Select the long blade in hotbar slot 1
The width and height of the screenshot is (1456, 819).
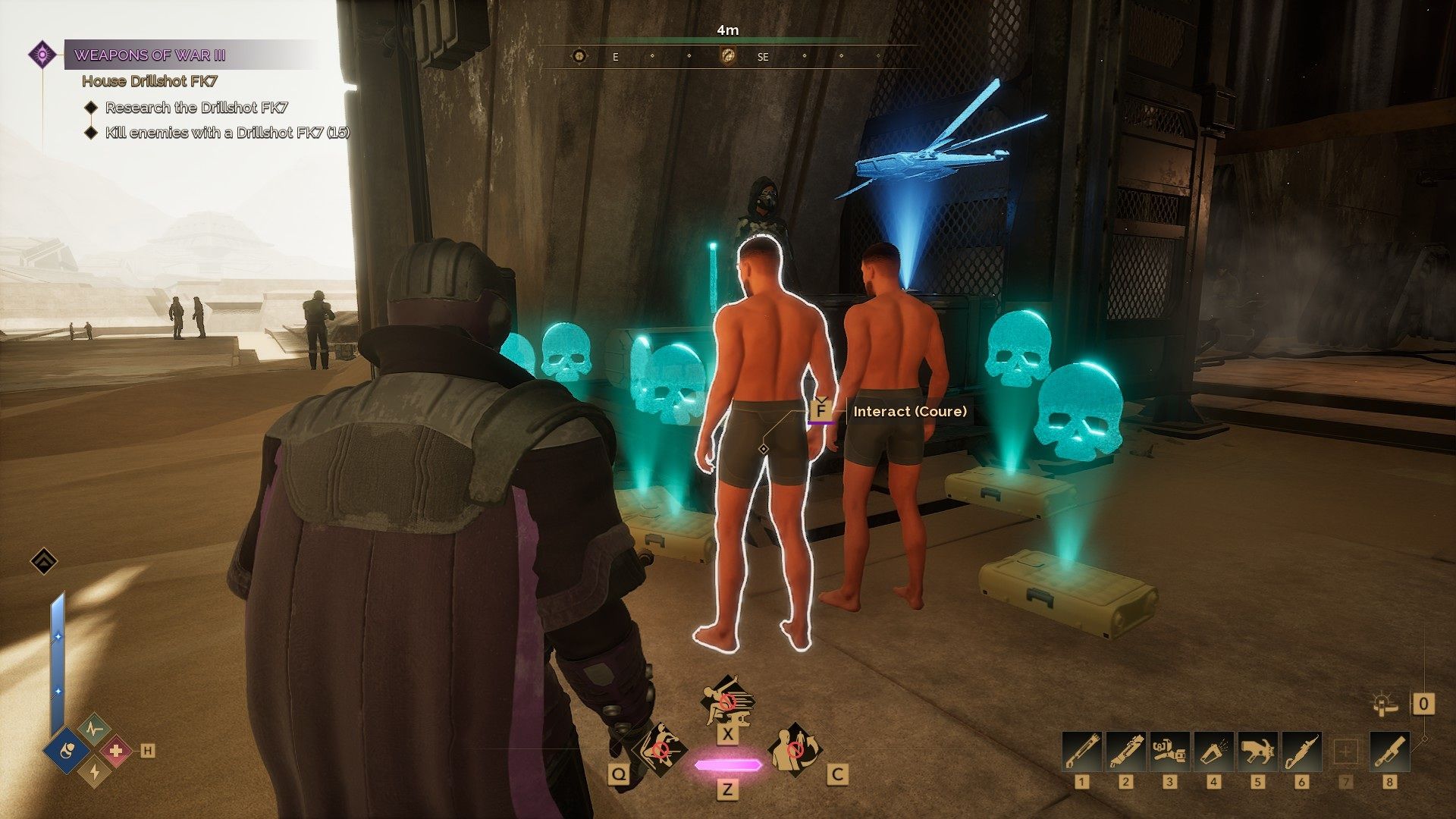pyautogui.click(x=1081, y=752)
